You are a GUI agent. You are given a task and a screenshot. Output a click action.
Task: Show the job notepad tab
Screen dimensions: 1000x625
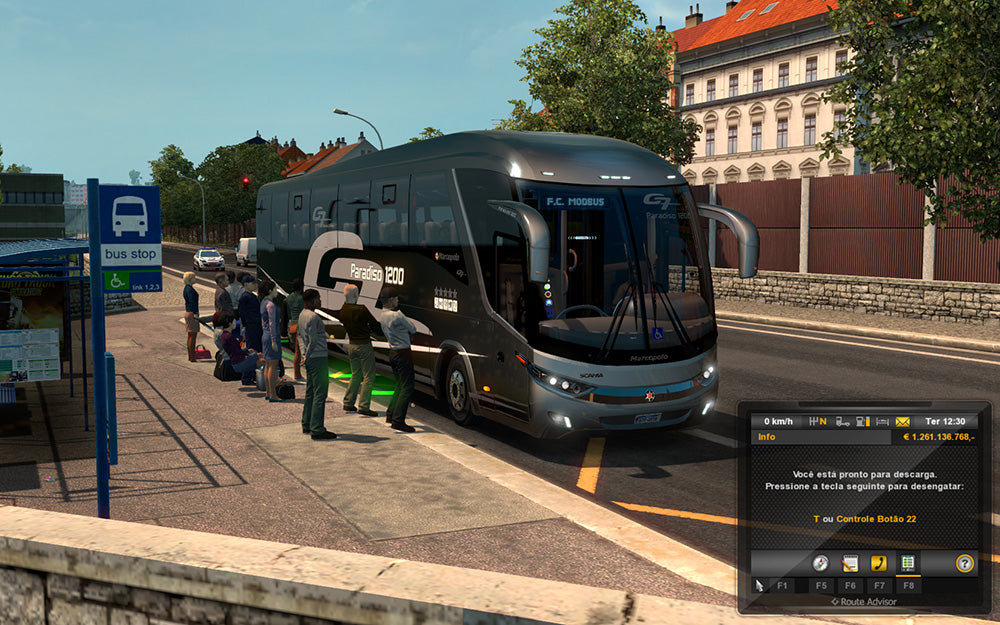850,563
